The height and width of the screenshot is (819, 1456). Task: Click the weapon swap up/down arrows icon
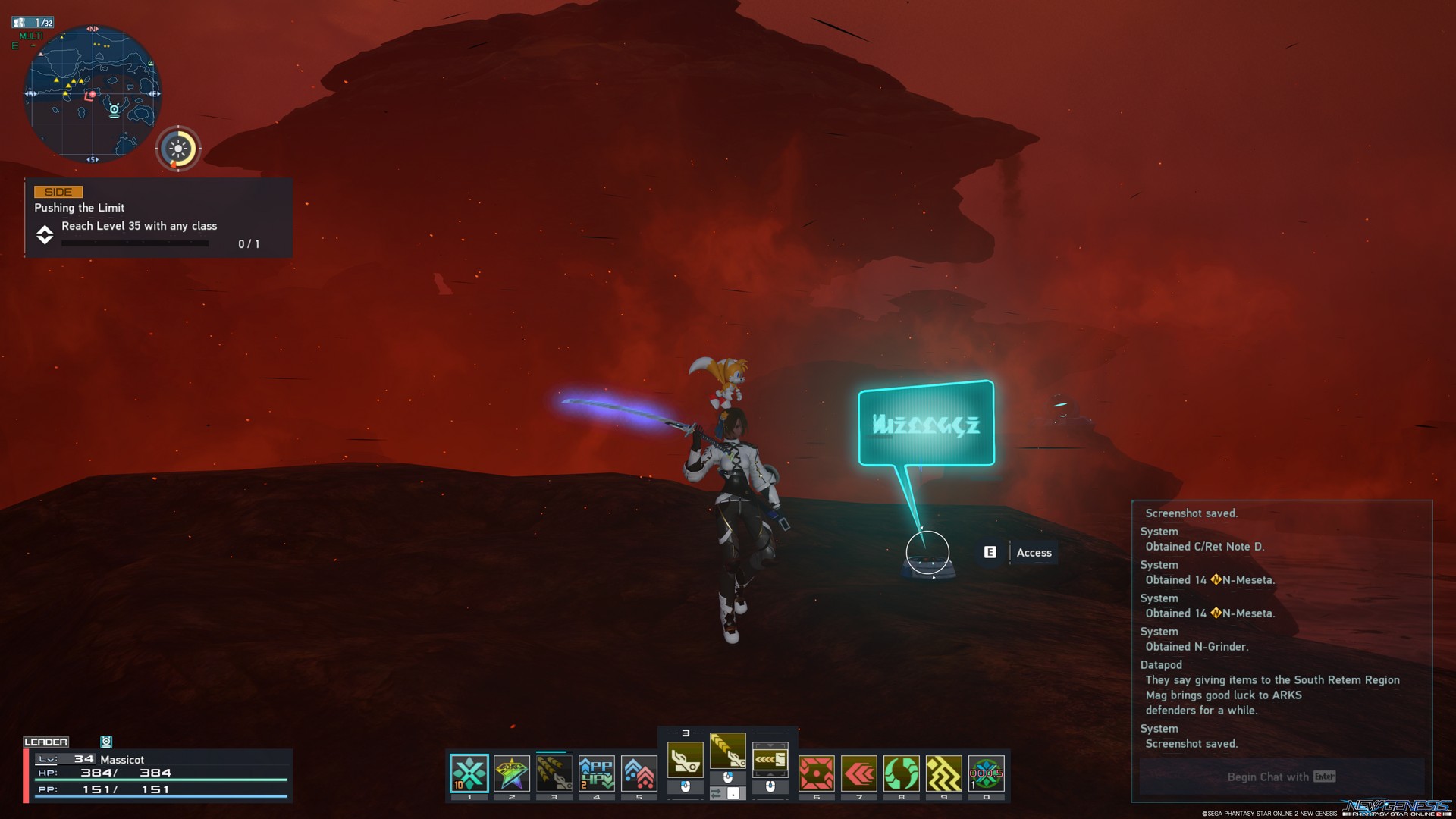770,758
